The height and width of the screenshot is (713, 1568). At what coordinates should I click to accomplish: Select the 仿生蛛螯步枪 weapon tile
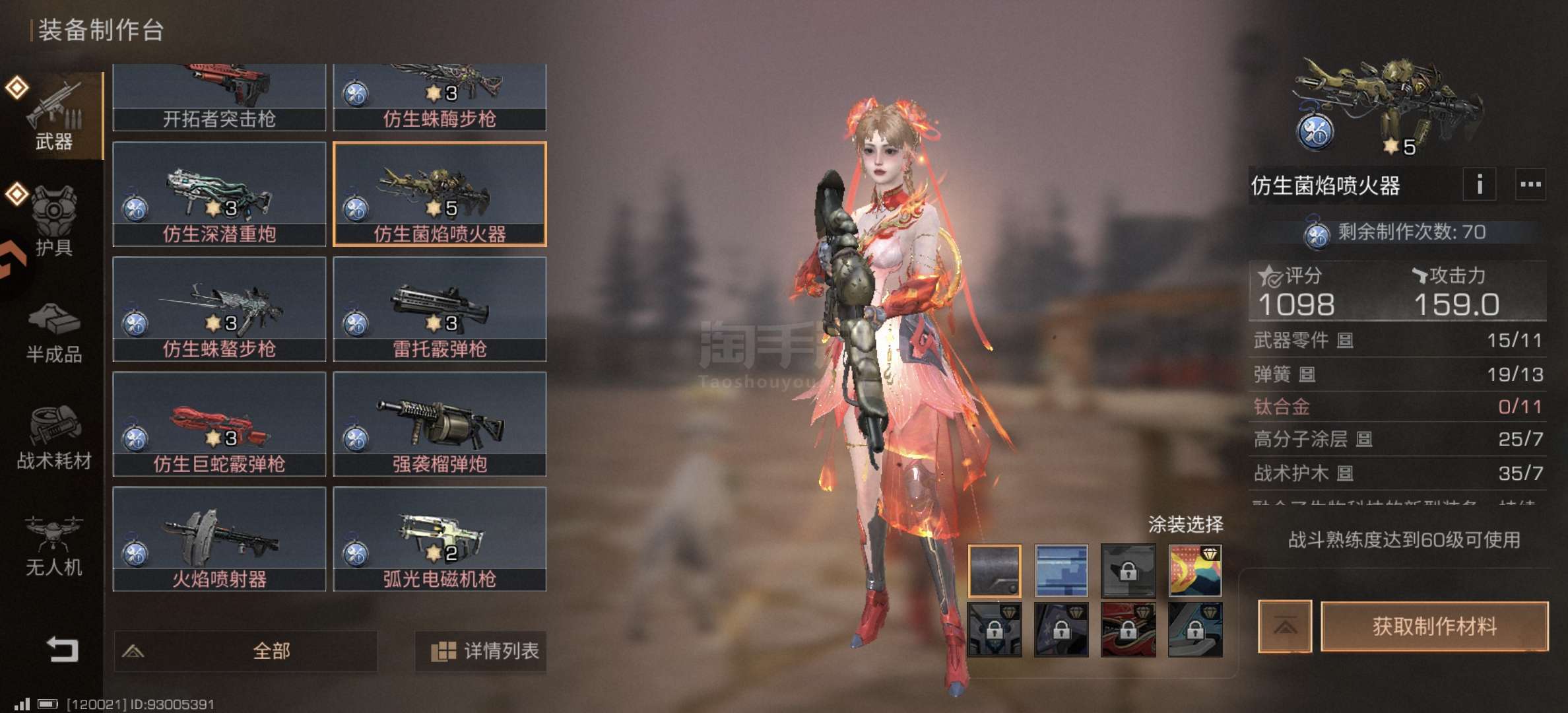click(x=219, y=309)
